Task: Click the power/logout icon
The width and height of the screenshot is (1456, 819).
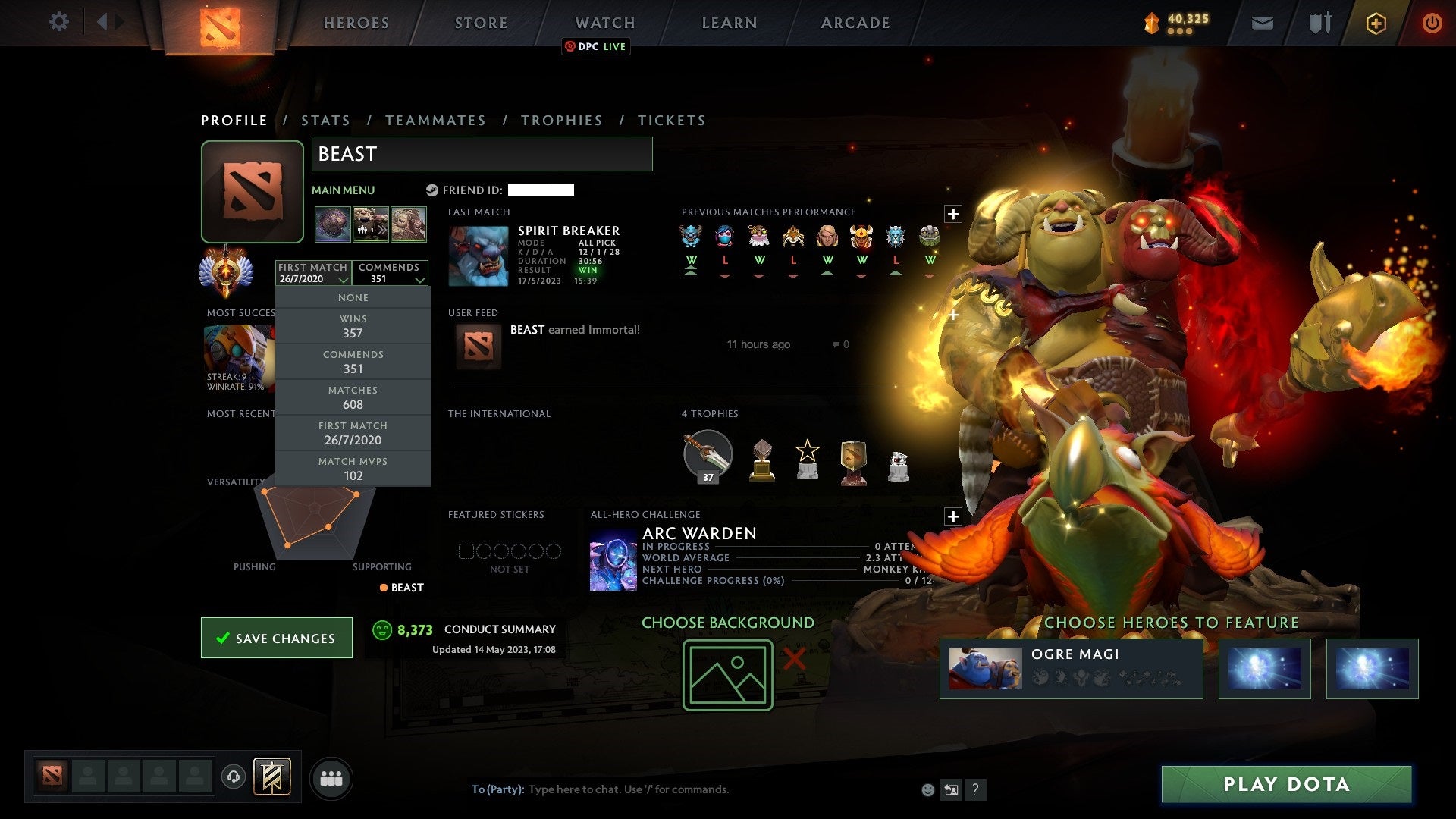Action: [1432, 23]
